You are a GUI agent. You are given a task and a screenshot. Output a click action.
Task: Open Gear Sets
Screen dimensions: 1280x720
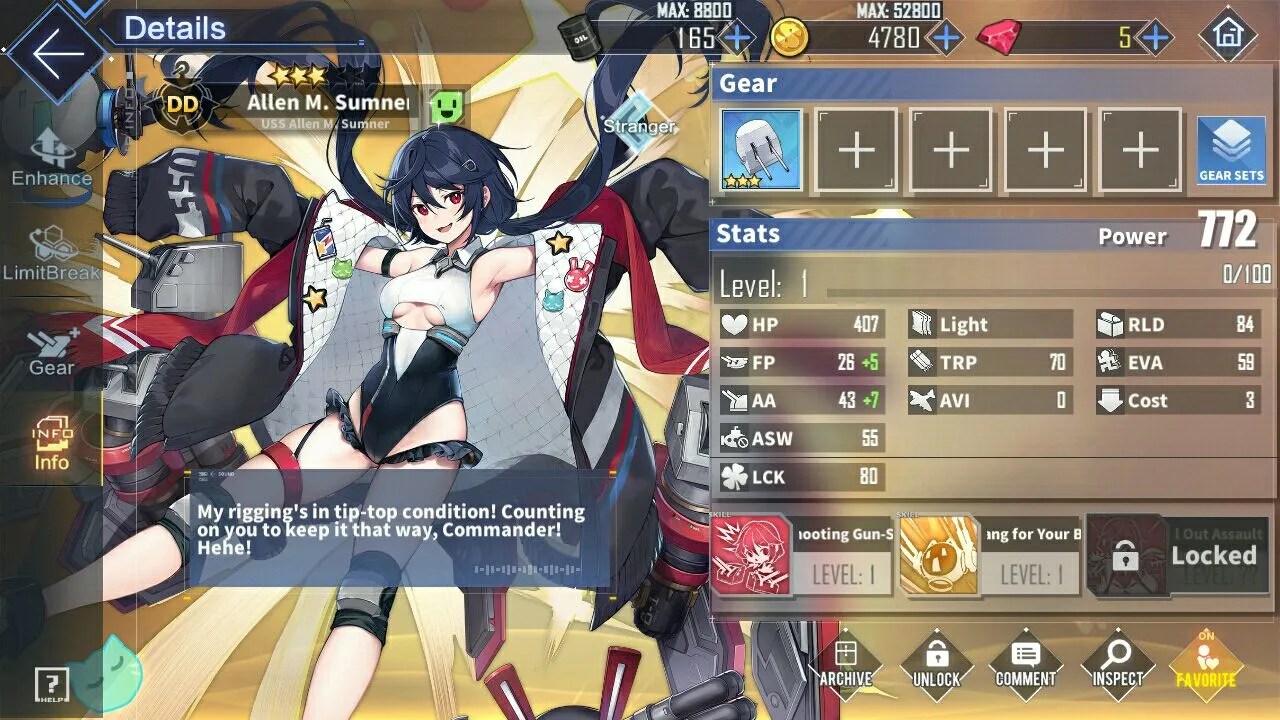1231,150
